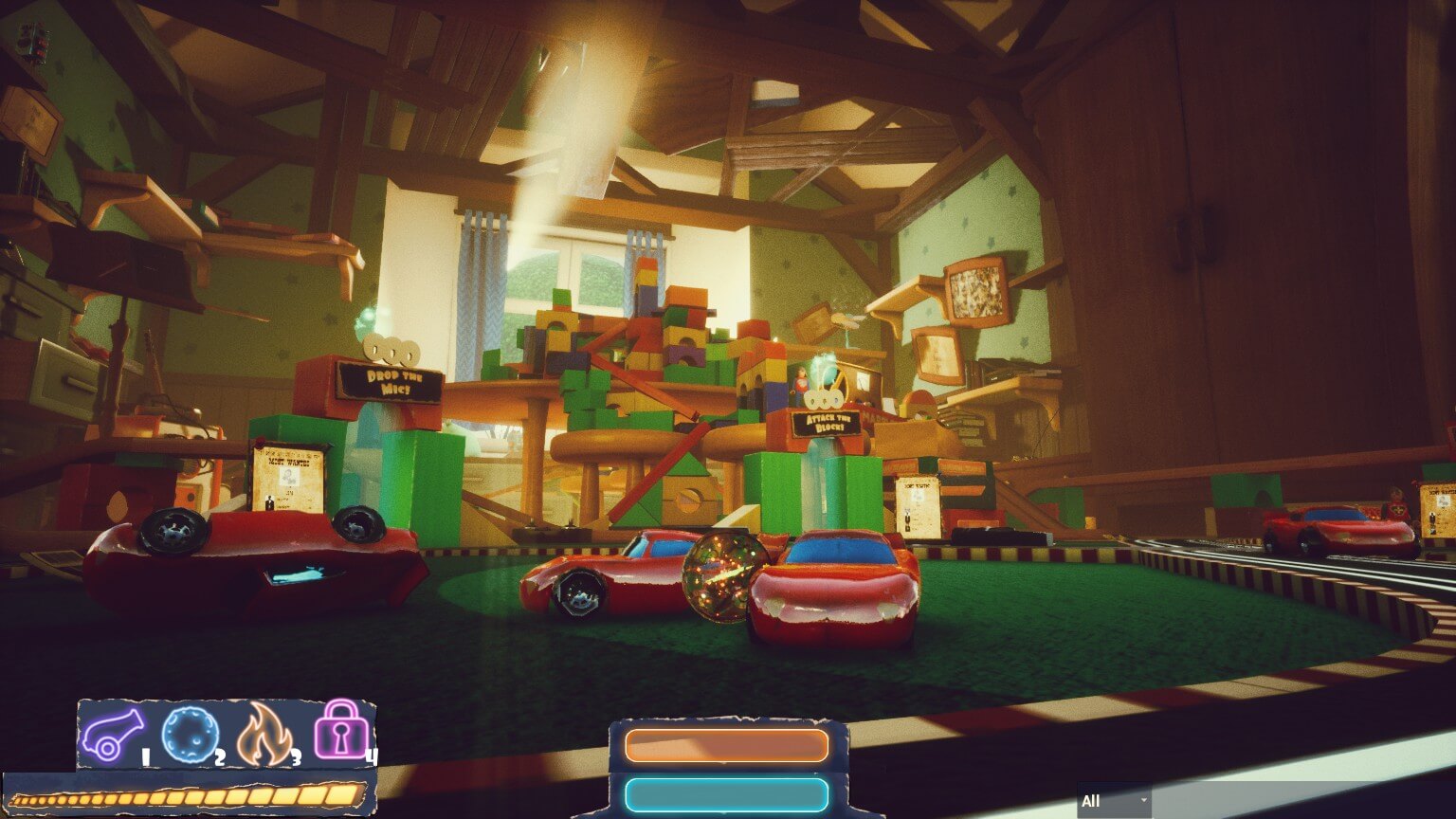Click the pink padlock locked ability slot
Viewport: 1456px width, 819px height.
(x=342, y=731)
